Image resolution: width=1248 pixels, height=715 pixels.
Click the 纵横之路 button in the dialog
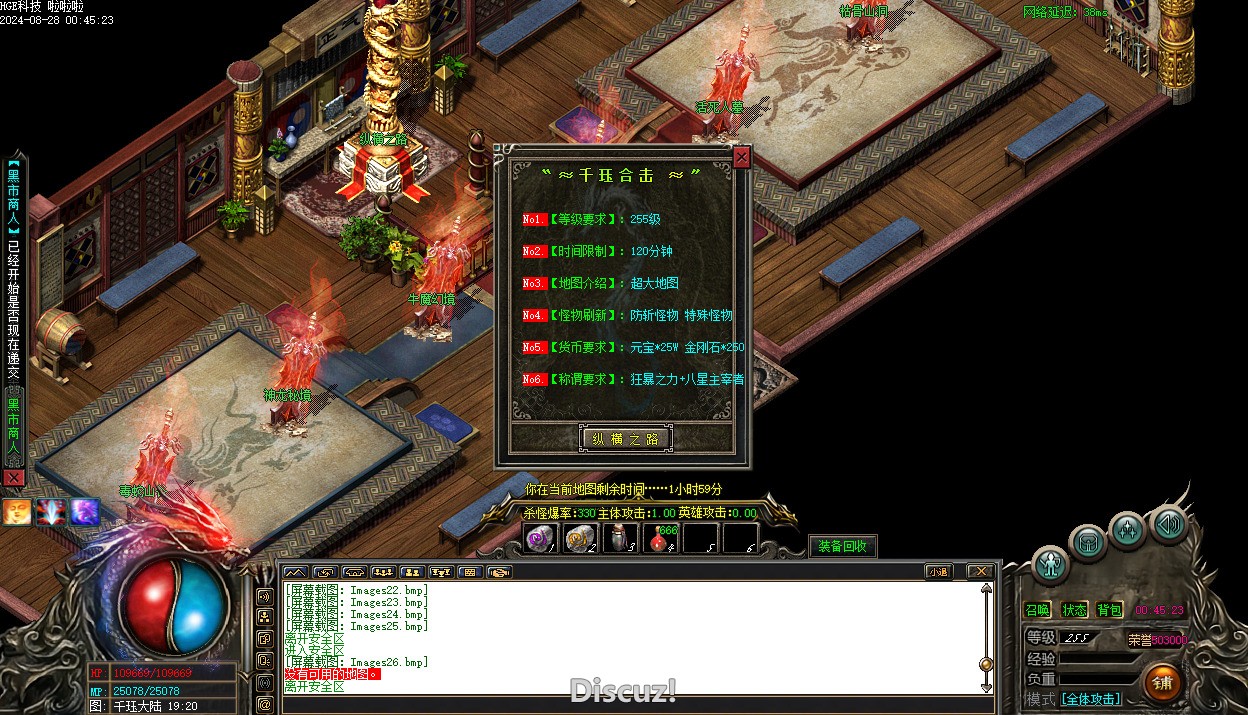[x=626, y=438]
